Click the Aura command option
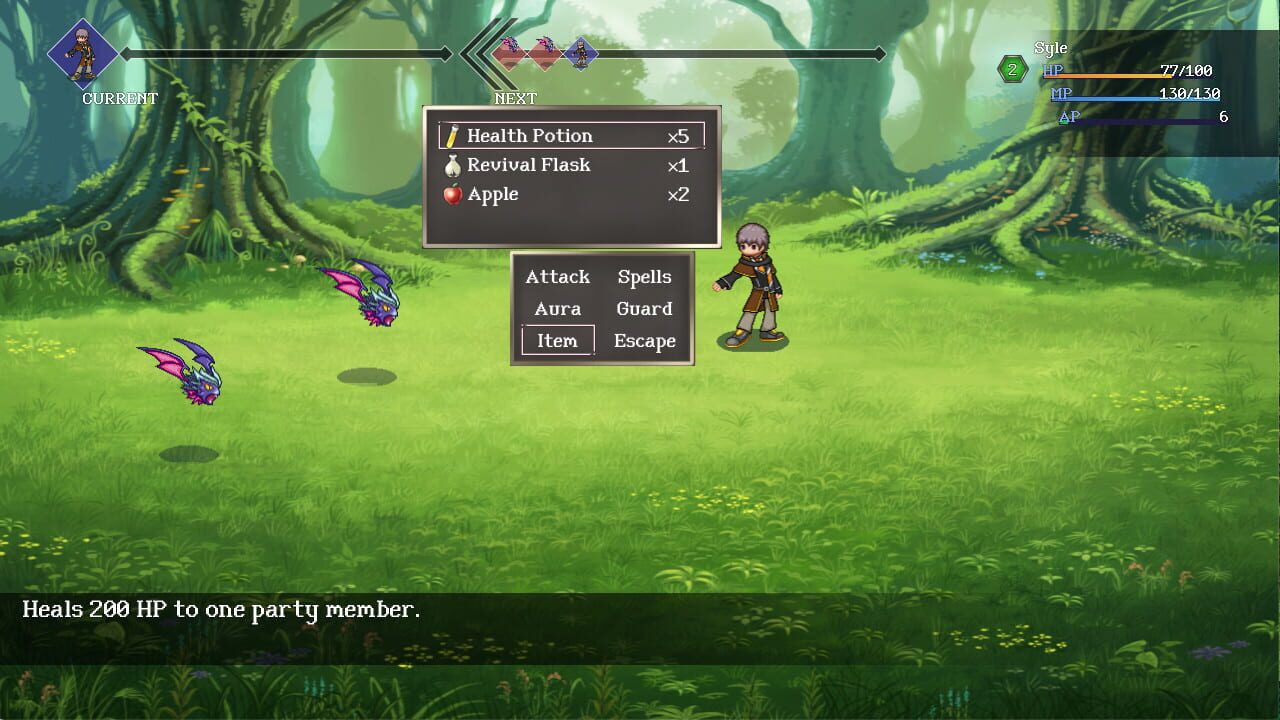This screenshot has height=720, width=1280. 557,309
